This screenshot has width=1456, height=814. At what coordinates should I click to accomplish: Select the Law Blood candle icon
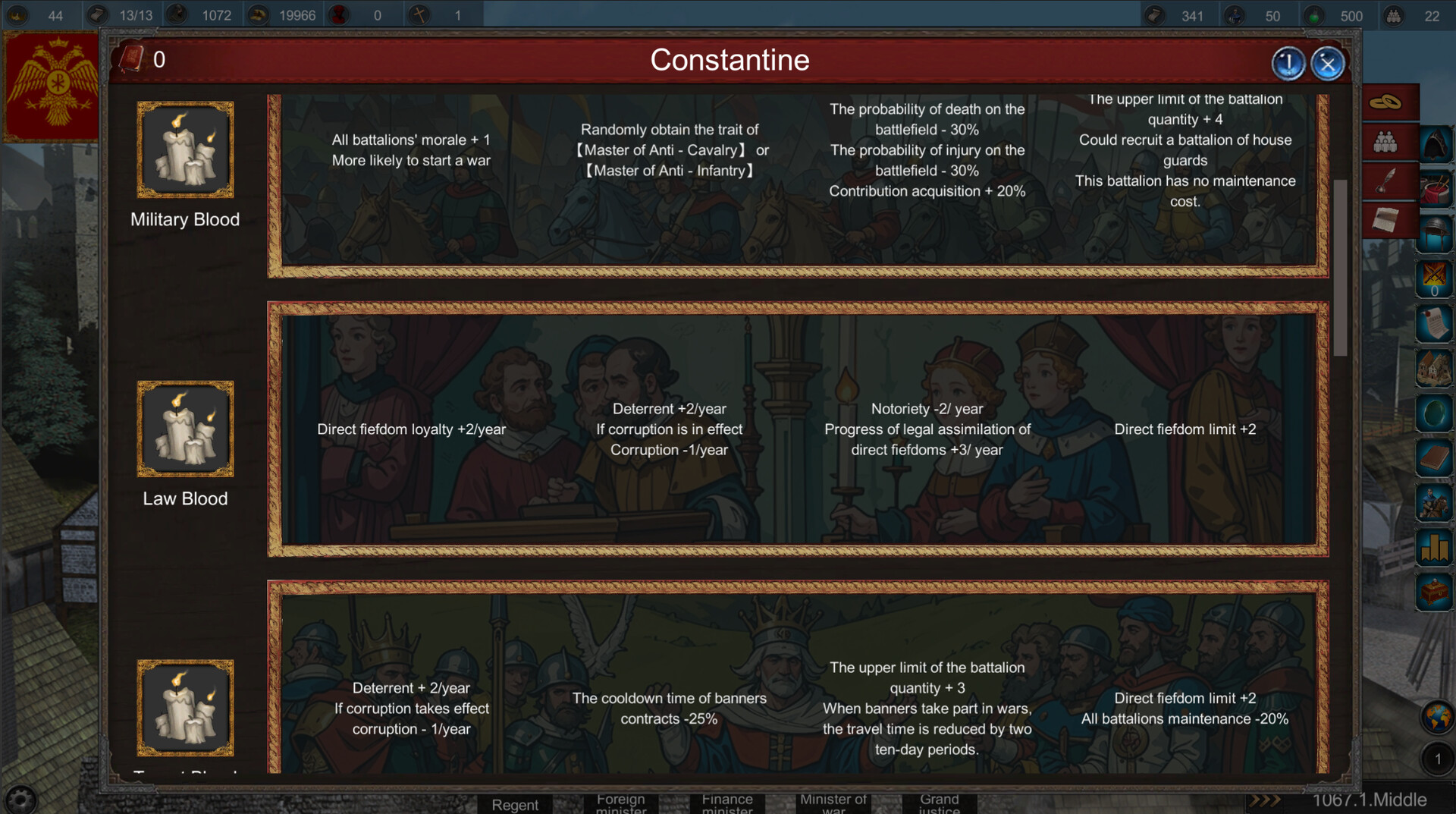185,429
